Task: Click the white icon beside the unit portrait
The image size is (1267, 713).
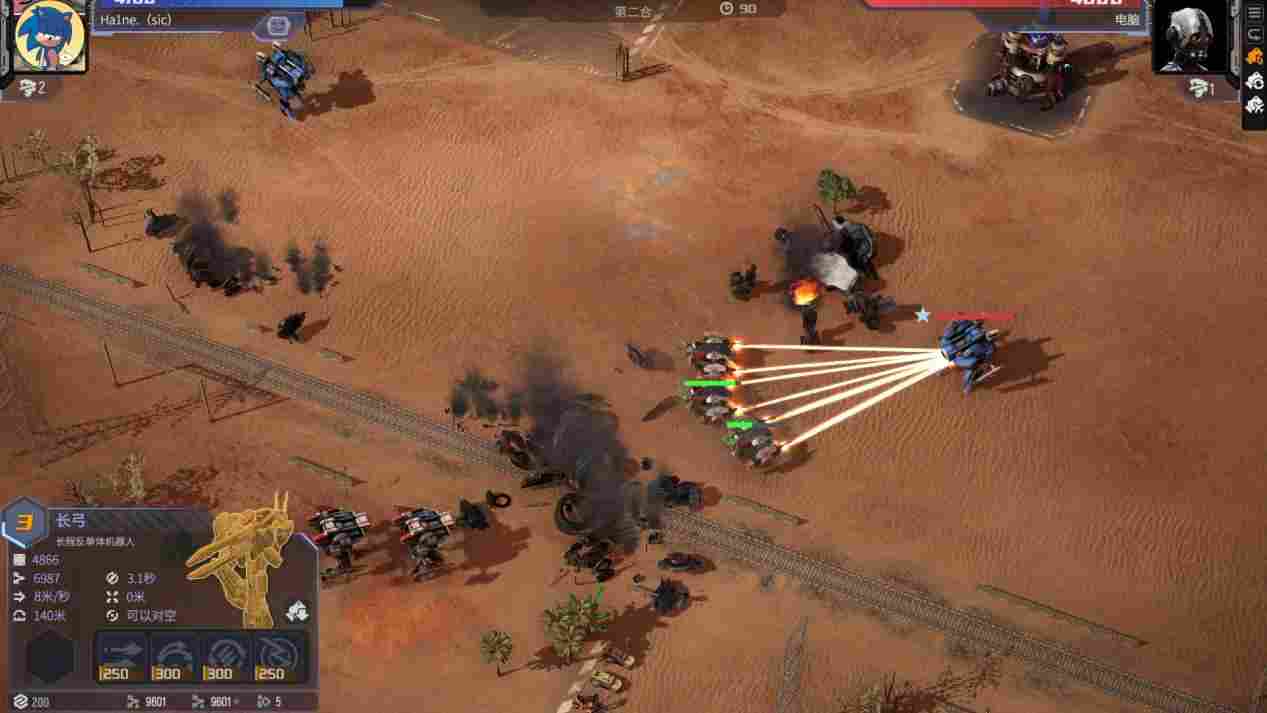Action: pyautogui.click(x=297, y=610)
